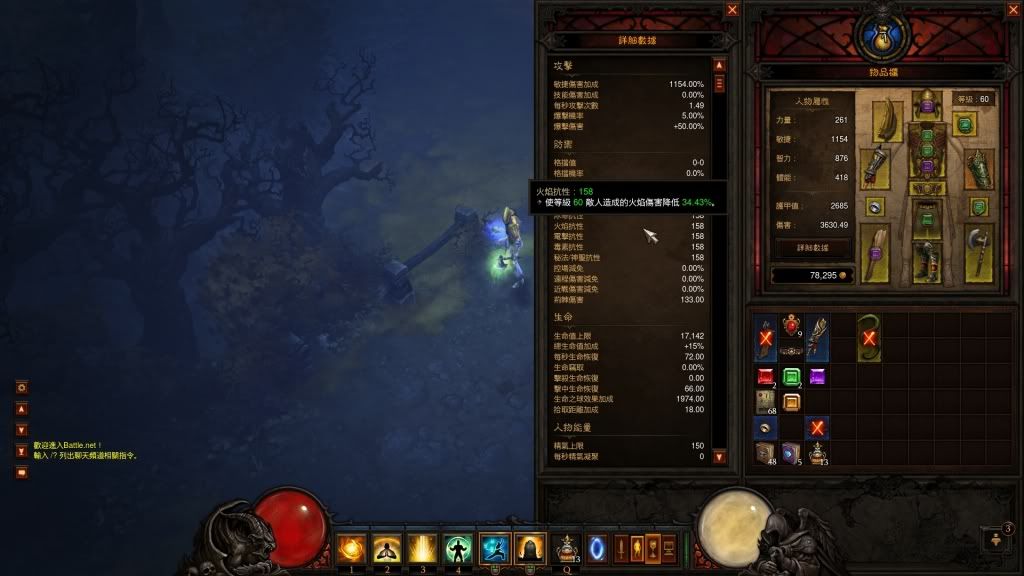This screenshot has height=576, width=1024.
Task: Open chat settings gear icon
Action: click(x=21, y=387)
